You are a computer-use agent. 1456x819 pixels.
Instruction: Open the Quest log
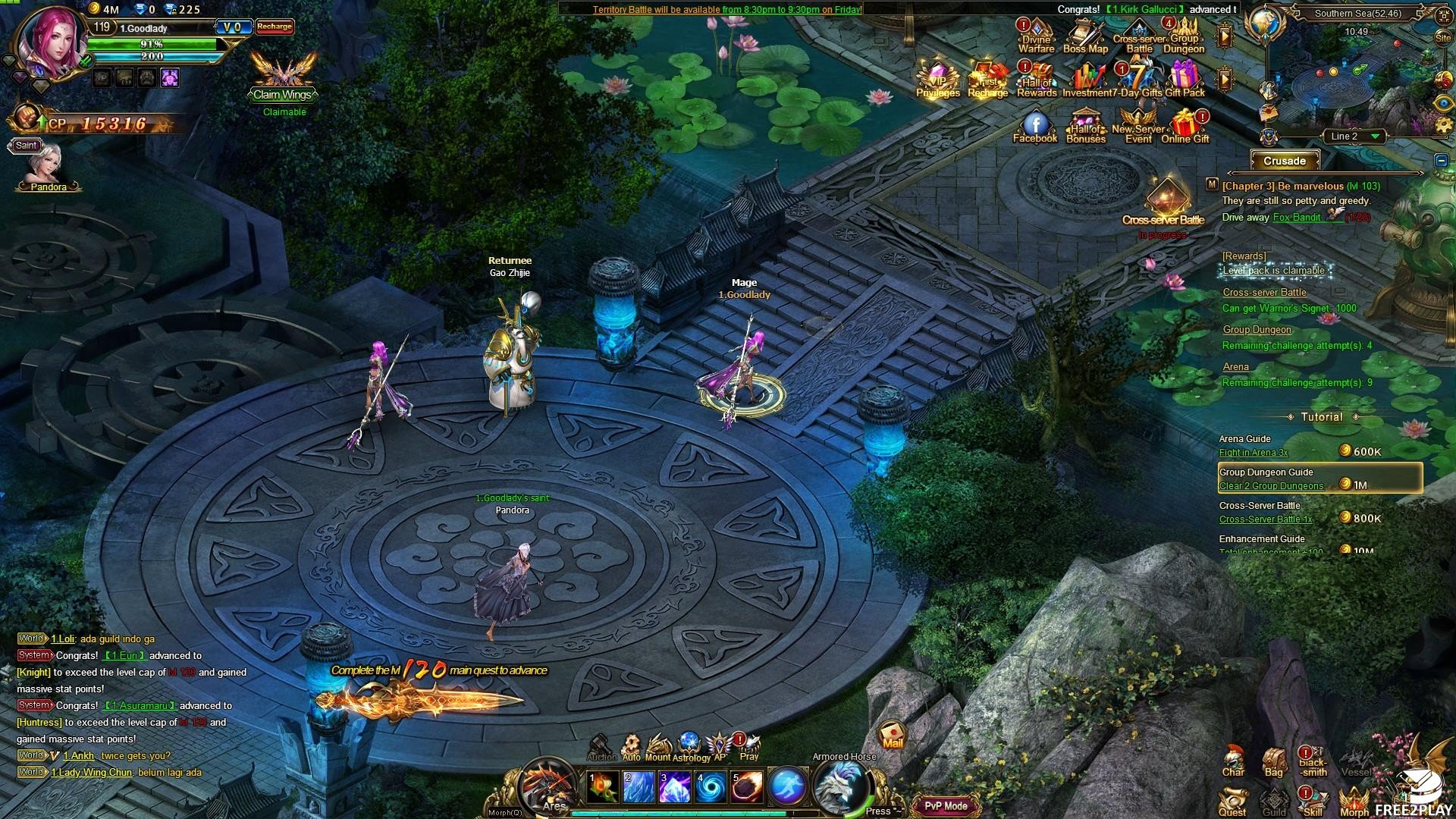coord(1233,802)
